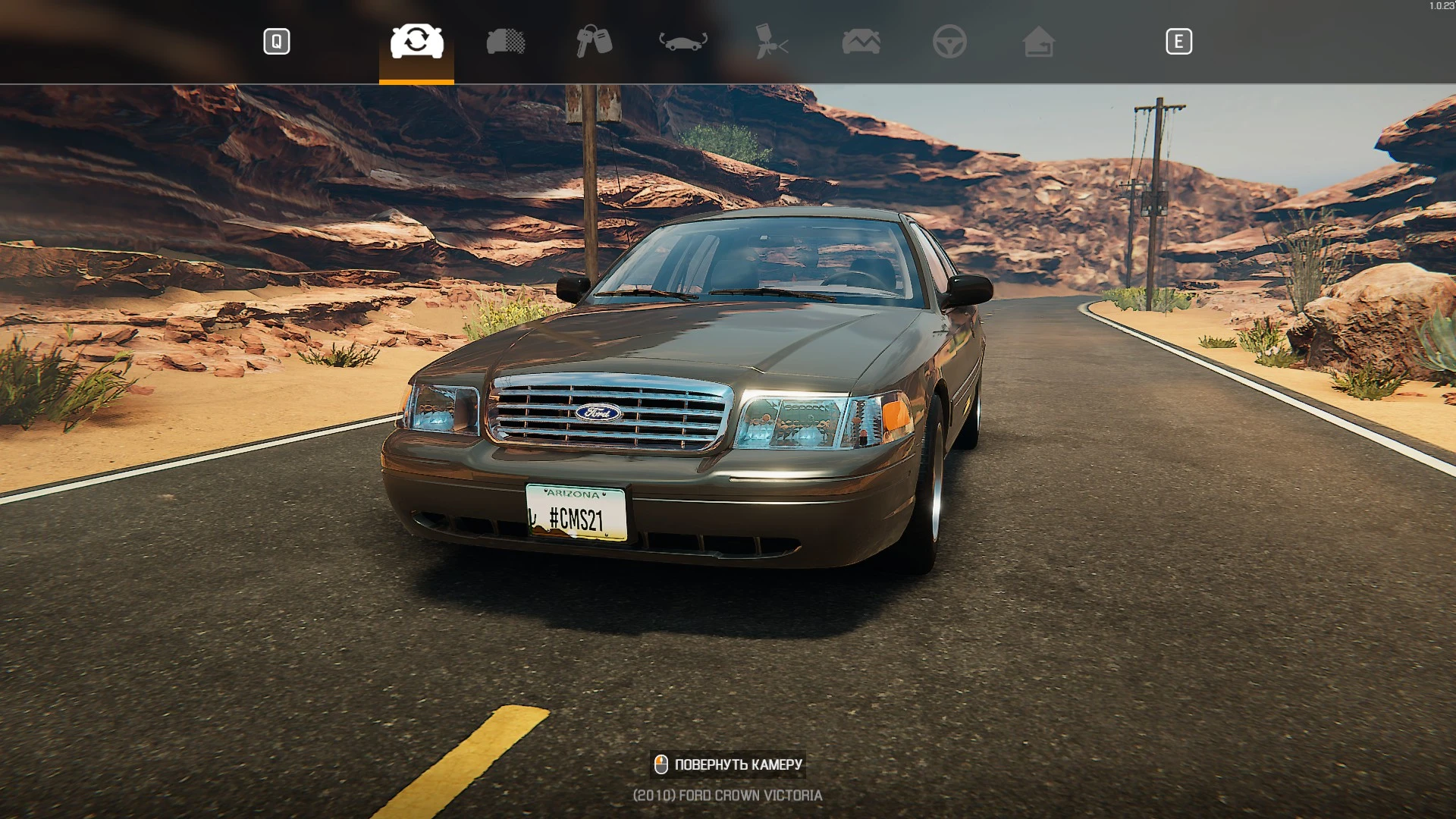
Task: Select the car rotation tool icon
Action: point(683,42)
